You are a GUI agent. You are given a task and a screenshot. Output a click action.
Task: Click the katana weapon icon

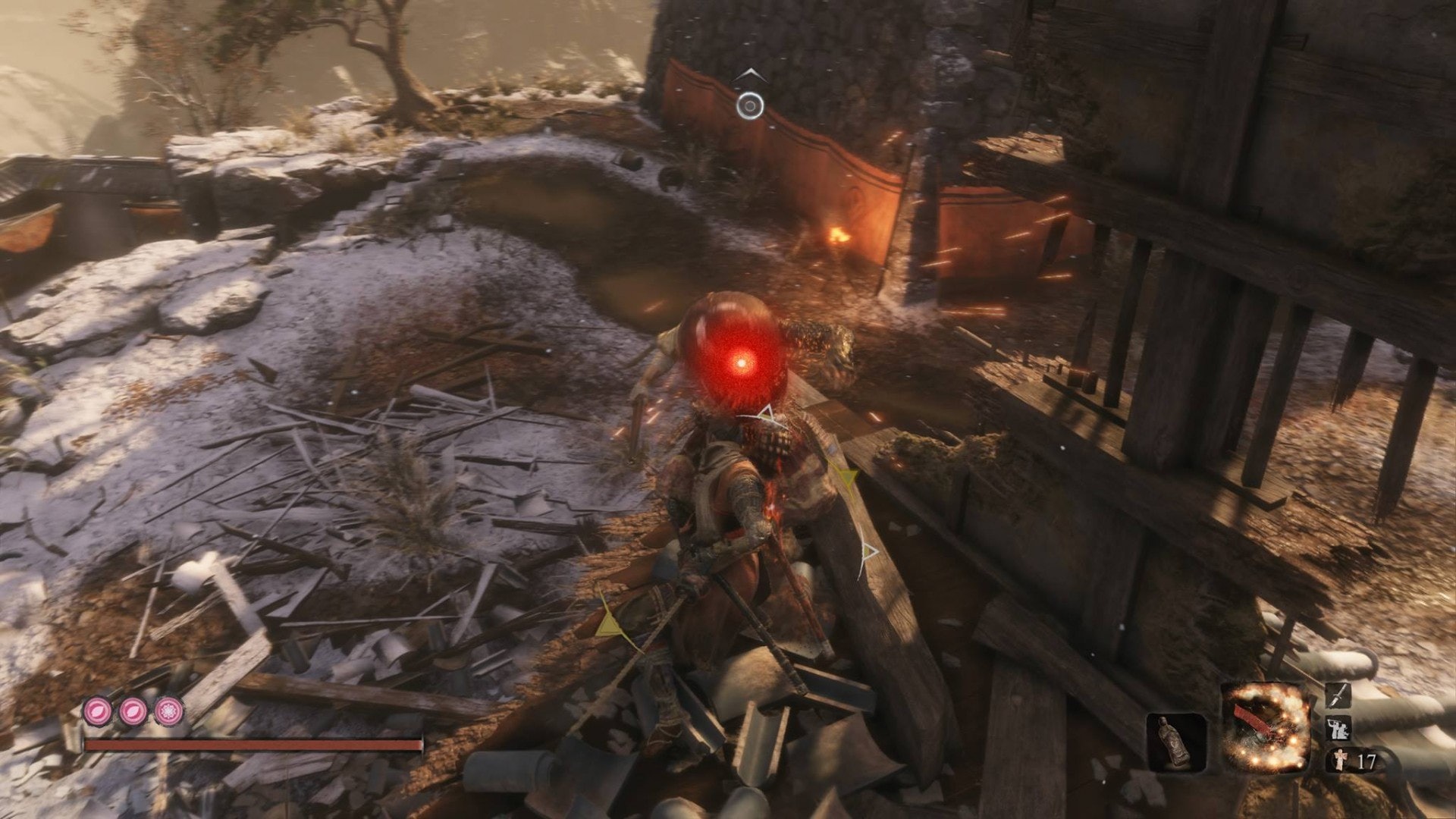coord(1338,697)
